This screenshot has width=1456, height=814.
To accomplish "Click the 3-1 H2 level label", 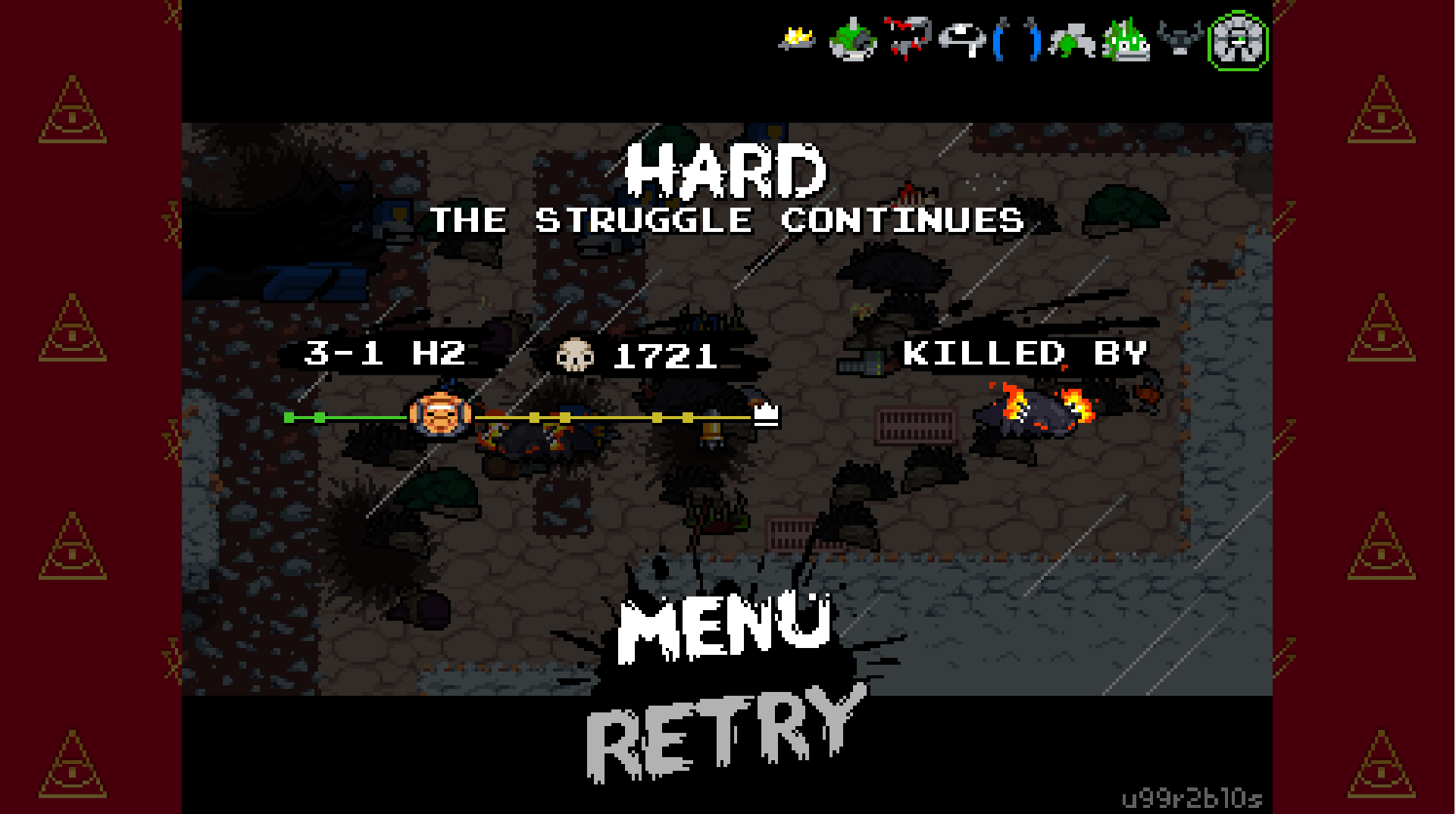I will click(x=386, y=354).
